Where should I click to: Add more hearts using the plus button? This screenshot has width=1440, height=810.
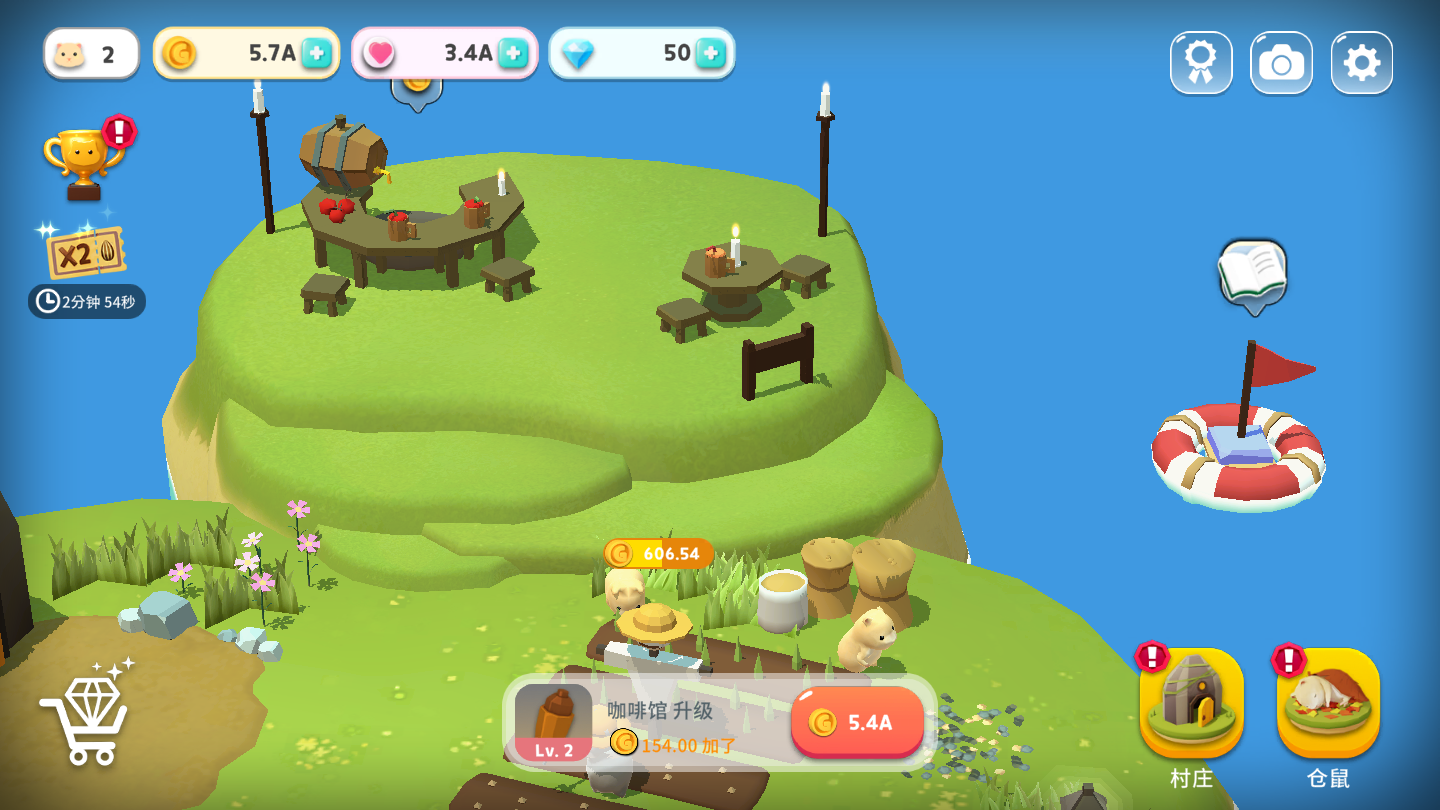click(x=513, y=54)
